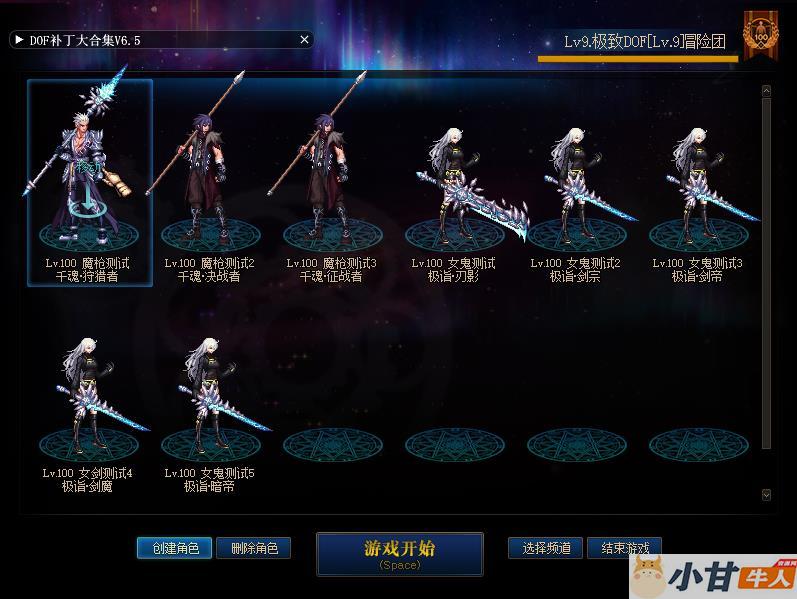The width and height of the screenshot is (797, 599).
Task: Open 选择频道 channel selection
Action: (546, 548)
